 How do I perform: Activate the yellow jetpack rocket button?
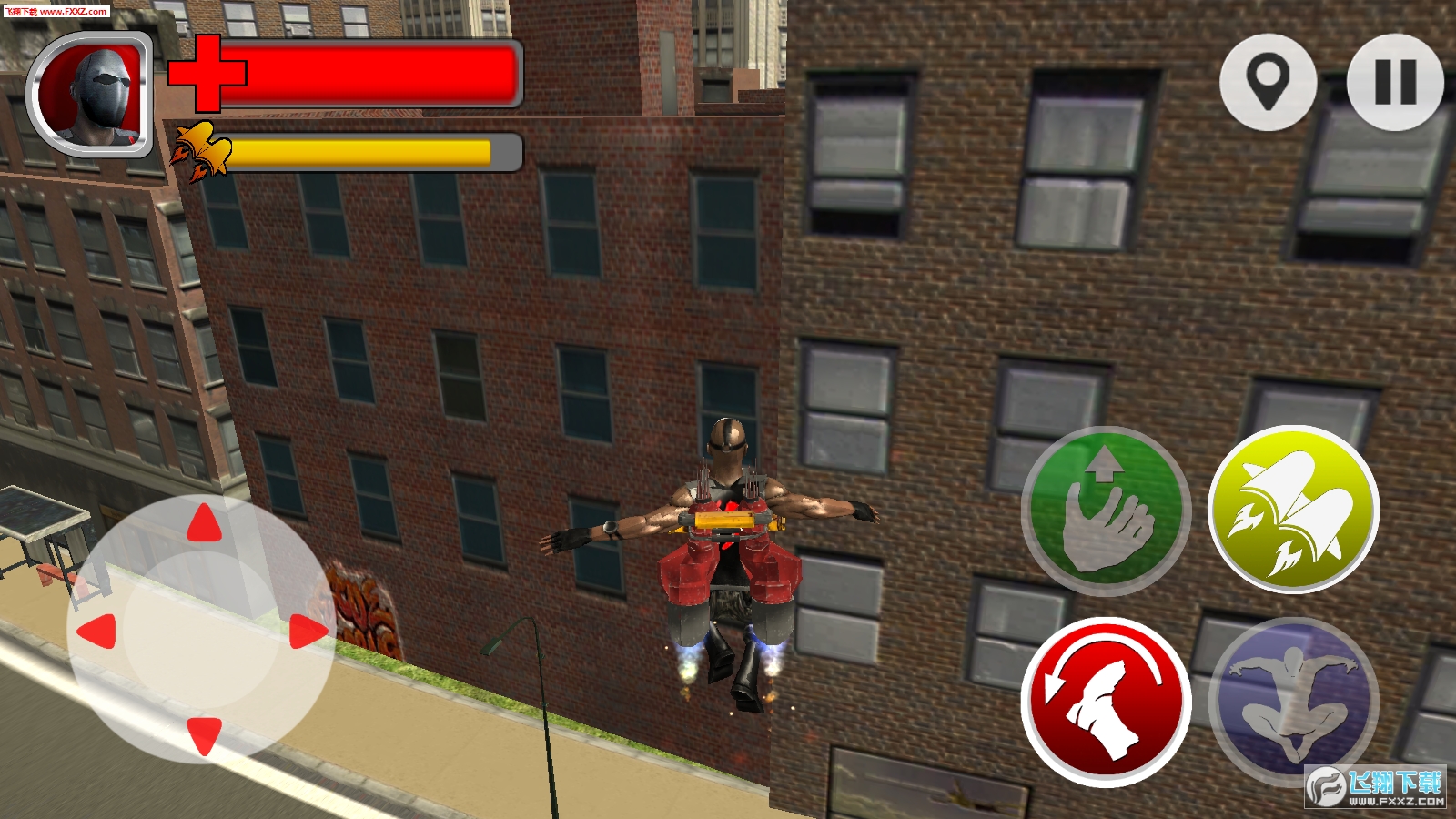point(1293,511)
